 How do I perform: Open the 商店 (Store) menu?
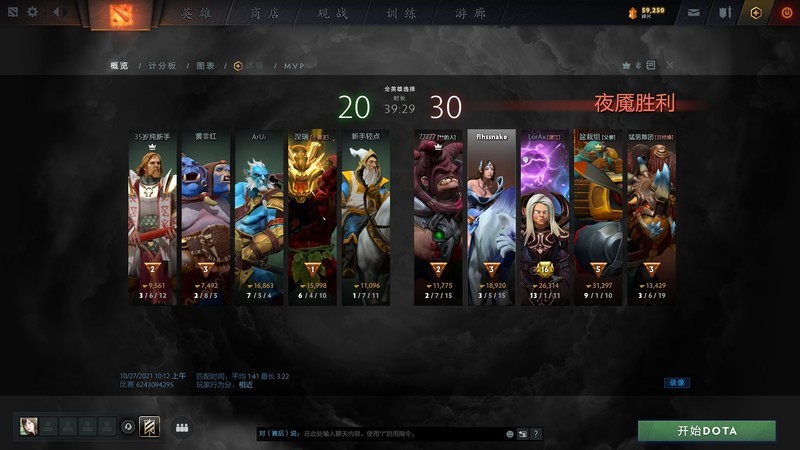click(x=265, y=14)
